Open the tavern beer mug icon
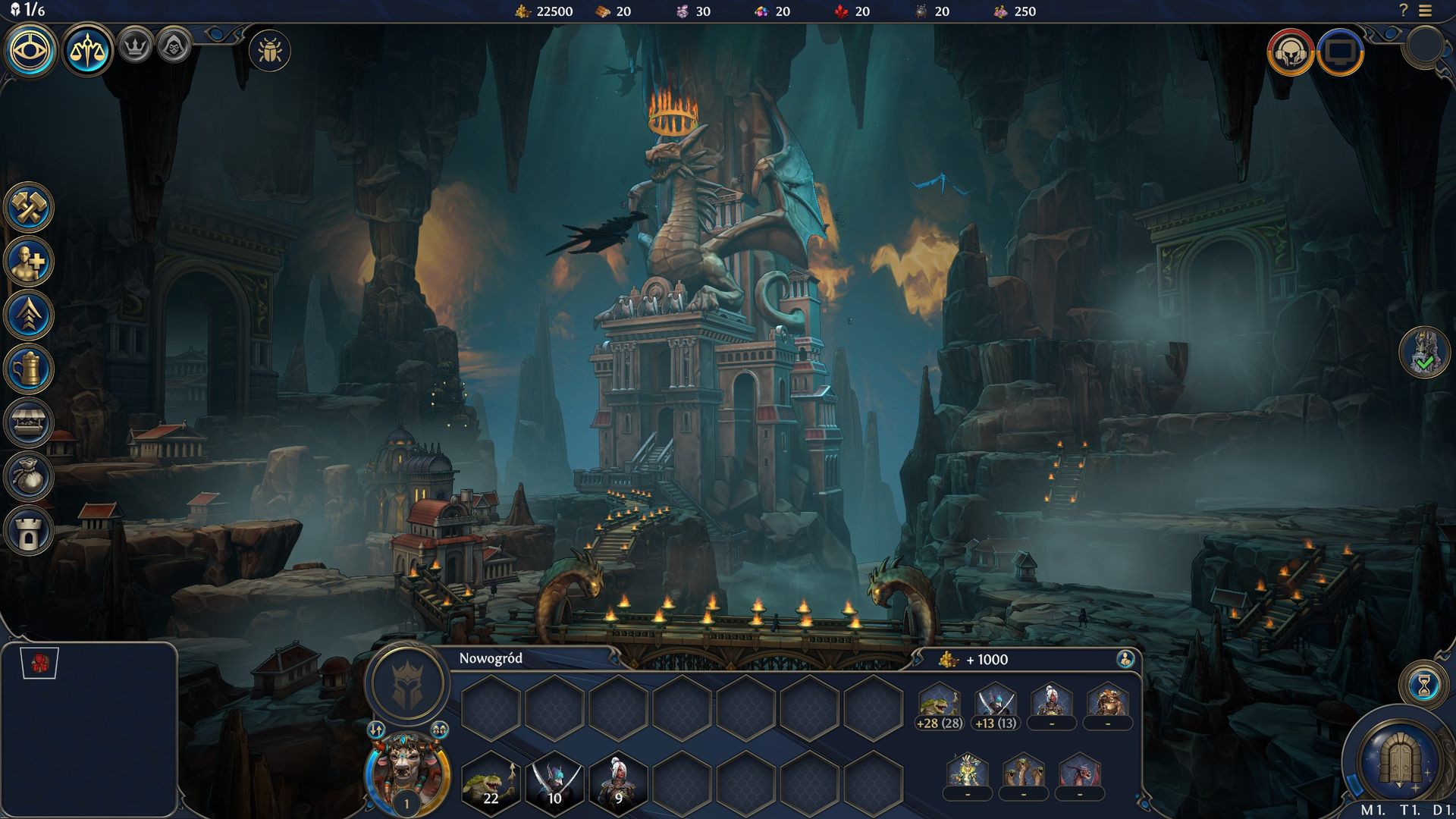 pyautogui.click(x=29, y=369)
